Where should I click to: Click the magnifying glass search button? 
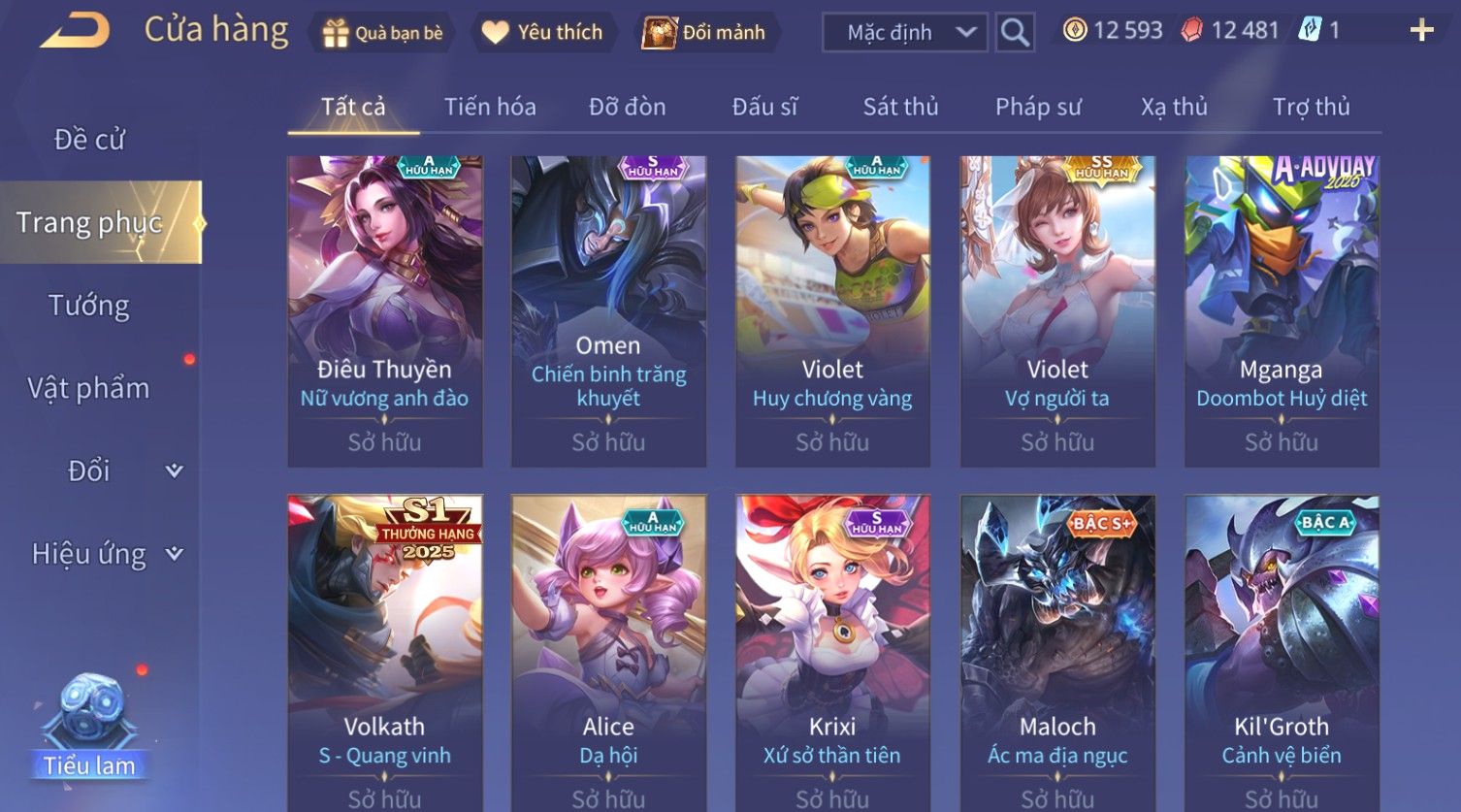[1015, 33]
